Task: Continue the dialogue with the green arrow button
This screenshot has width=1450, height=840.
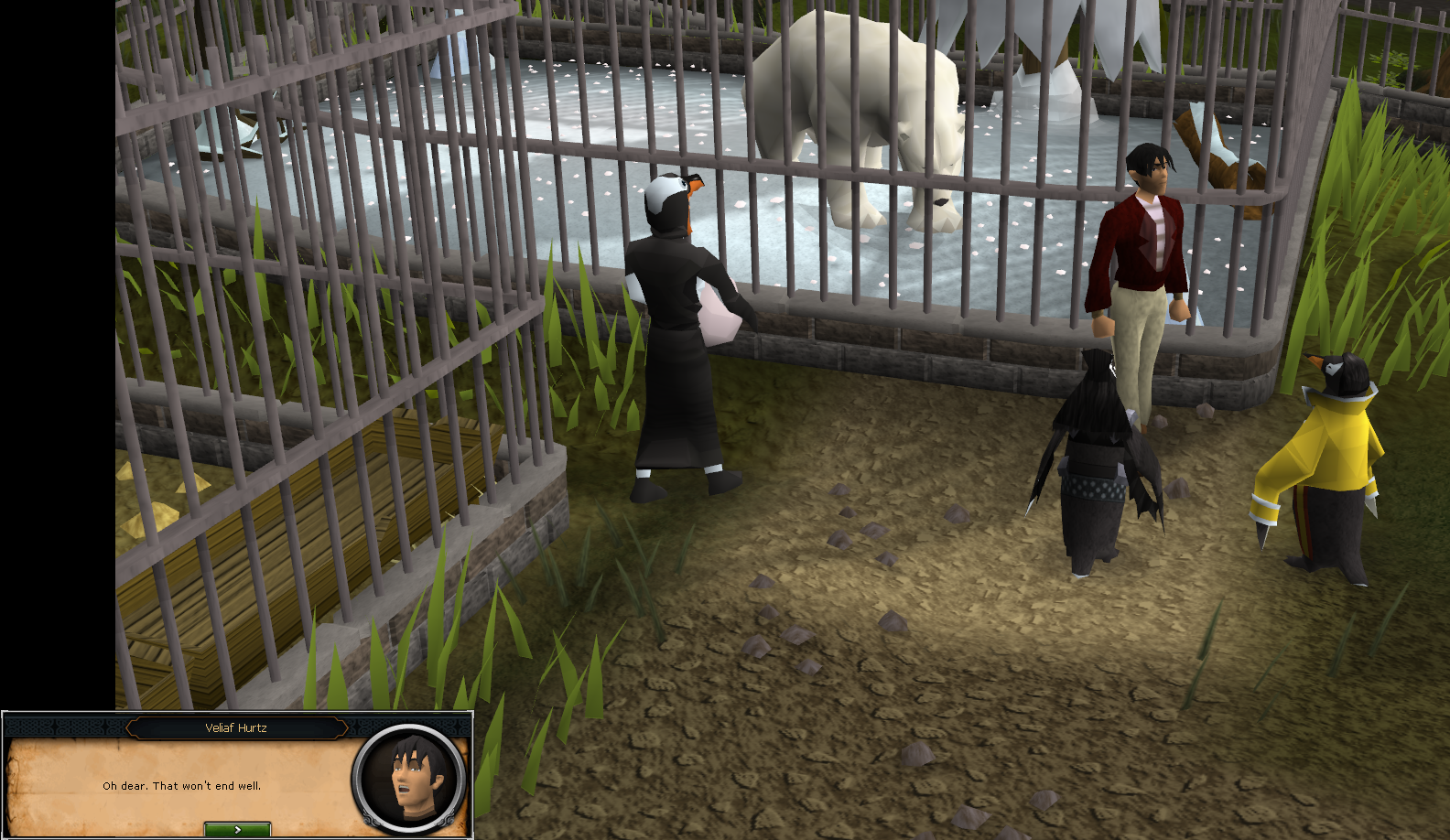Action: point(237,829)
